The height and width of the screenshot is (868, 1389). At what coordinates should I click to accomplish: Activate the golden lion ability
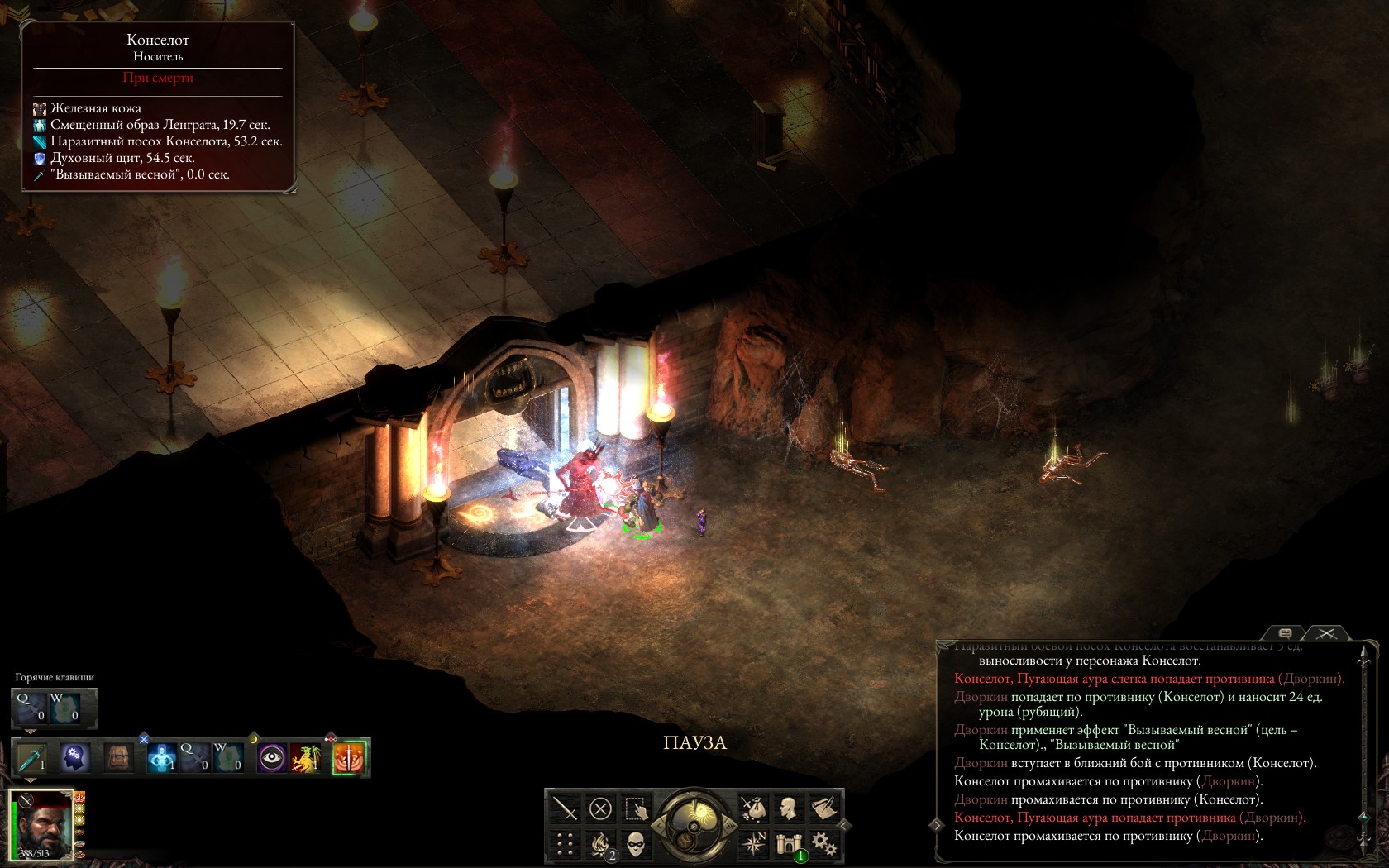pyautogui.click(x=305, y=757)
